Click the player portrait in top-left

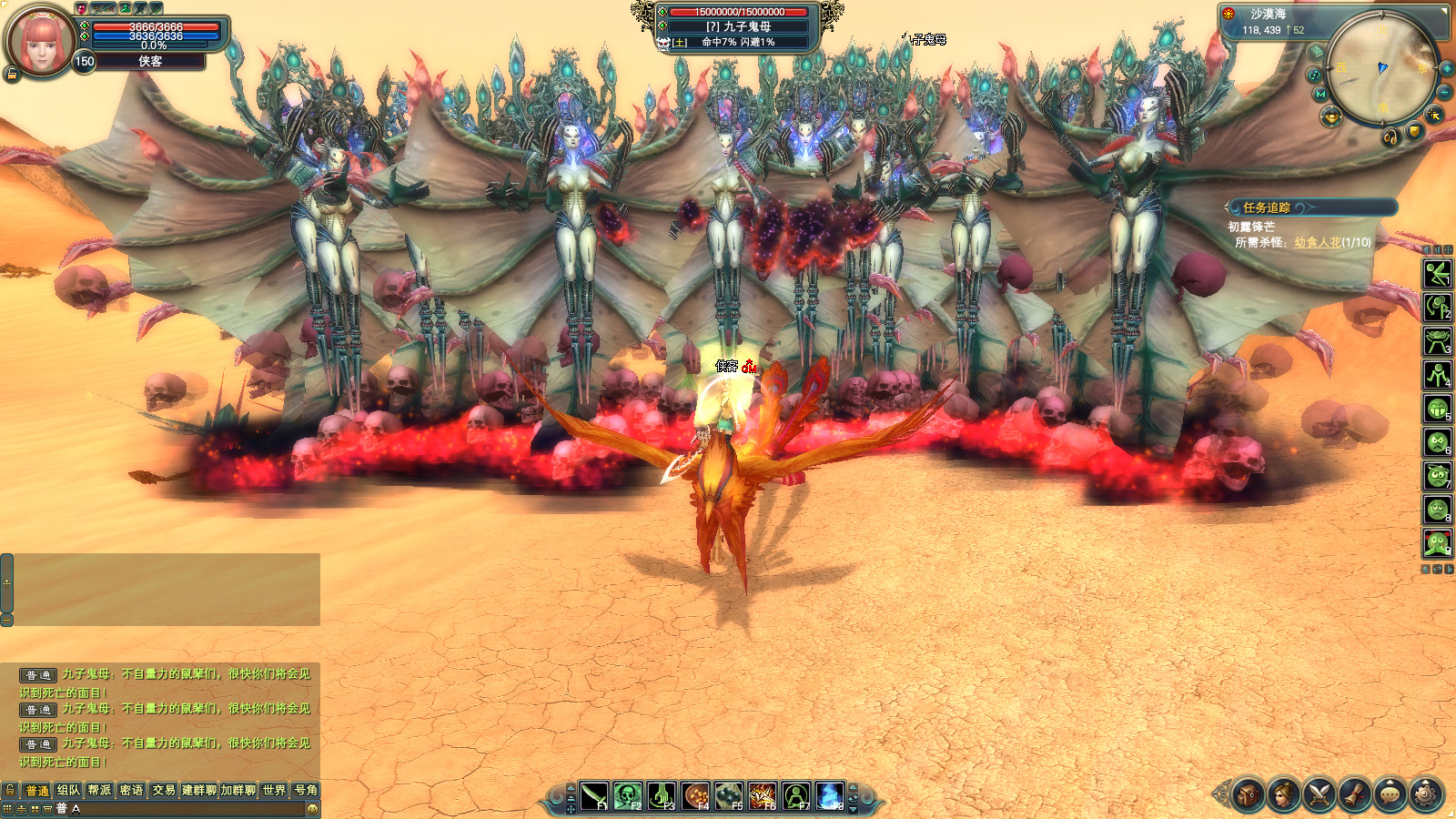(41, 41)
